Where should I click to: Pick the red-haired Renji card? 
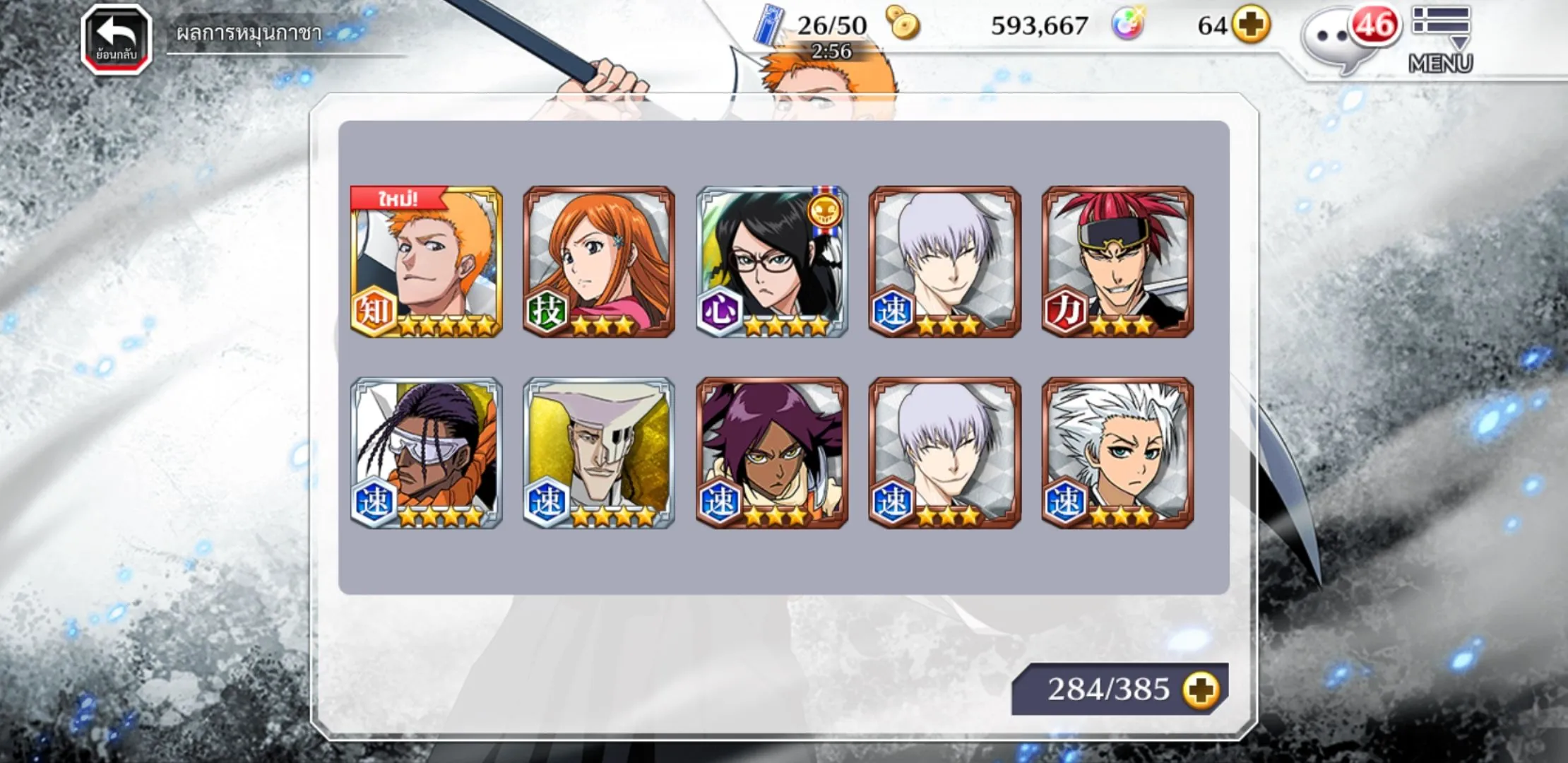click(x=1117, y=261)
